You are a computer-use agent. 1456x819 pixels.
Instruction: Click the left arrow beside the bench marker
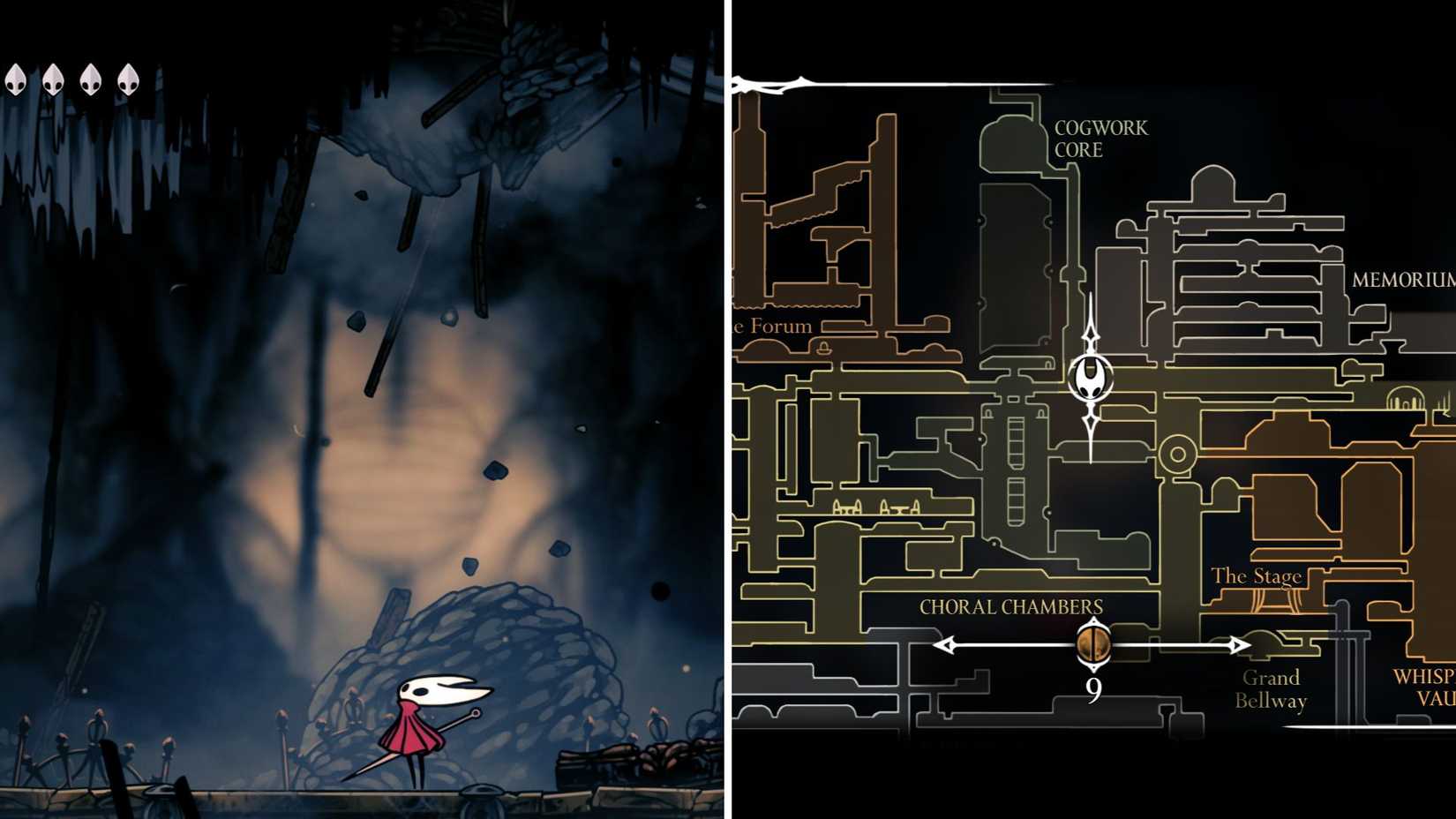pos(943,646)
